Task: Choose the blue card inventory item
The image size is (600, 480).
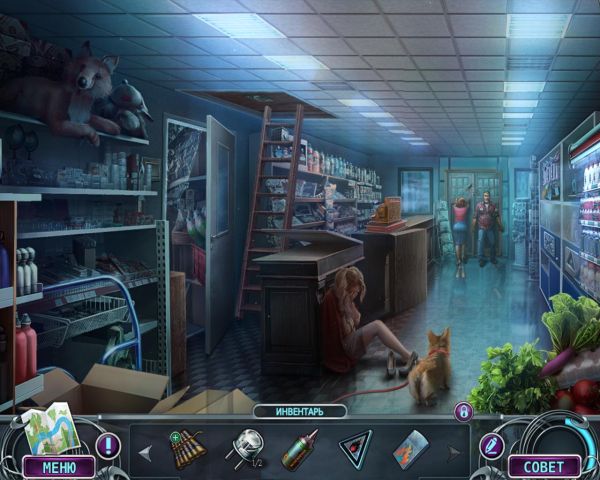Action: tap(411, 448)
